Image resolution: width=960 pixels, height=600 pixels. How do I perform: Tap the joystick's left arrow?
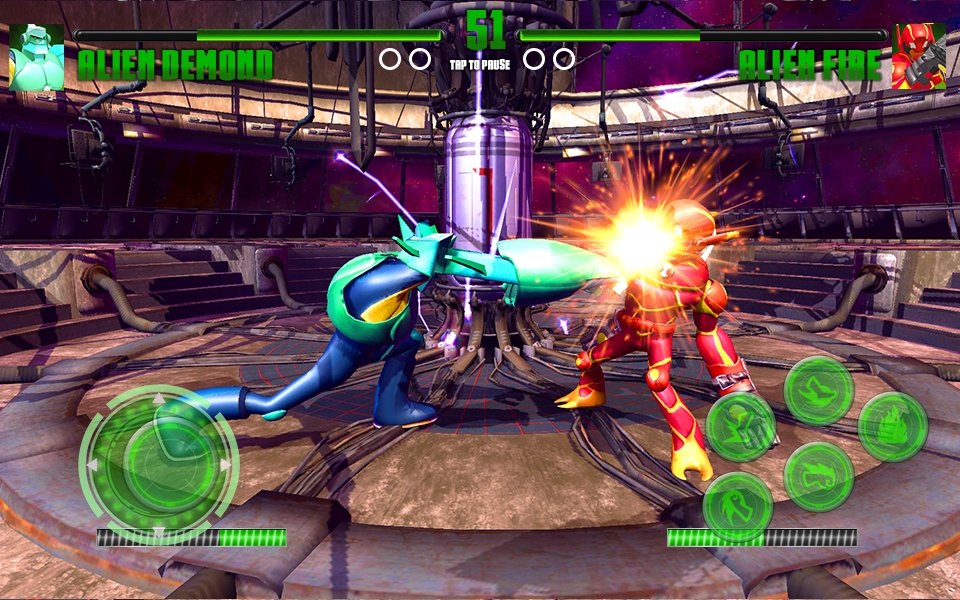(93, 465)
